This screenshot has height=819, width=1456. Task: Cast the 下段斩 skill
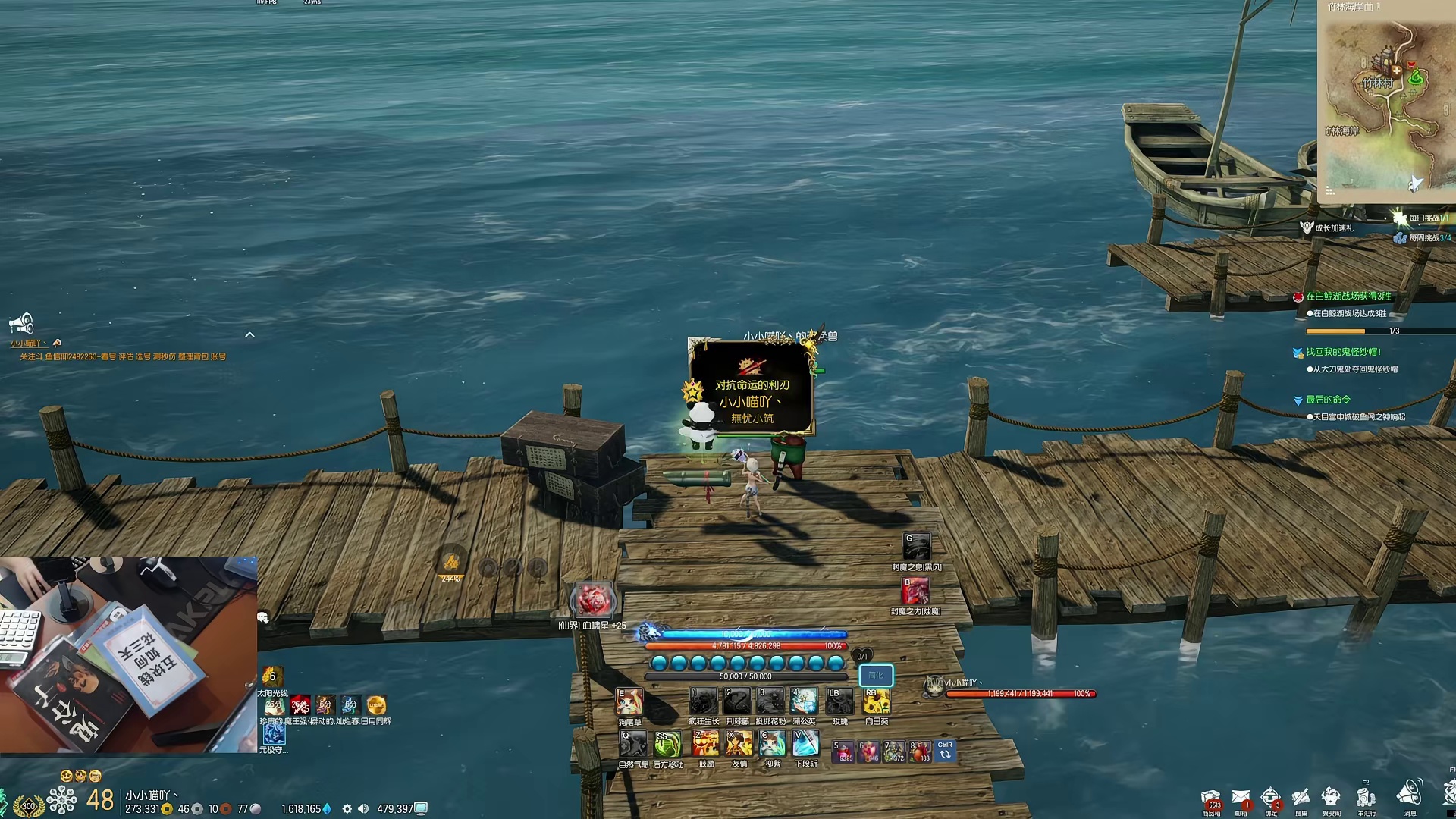click(805, 745)
